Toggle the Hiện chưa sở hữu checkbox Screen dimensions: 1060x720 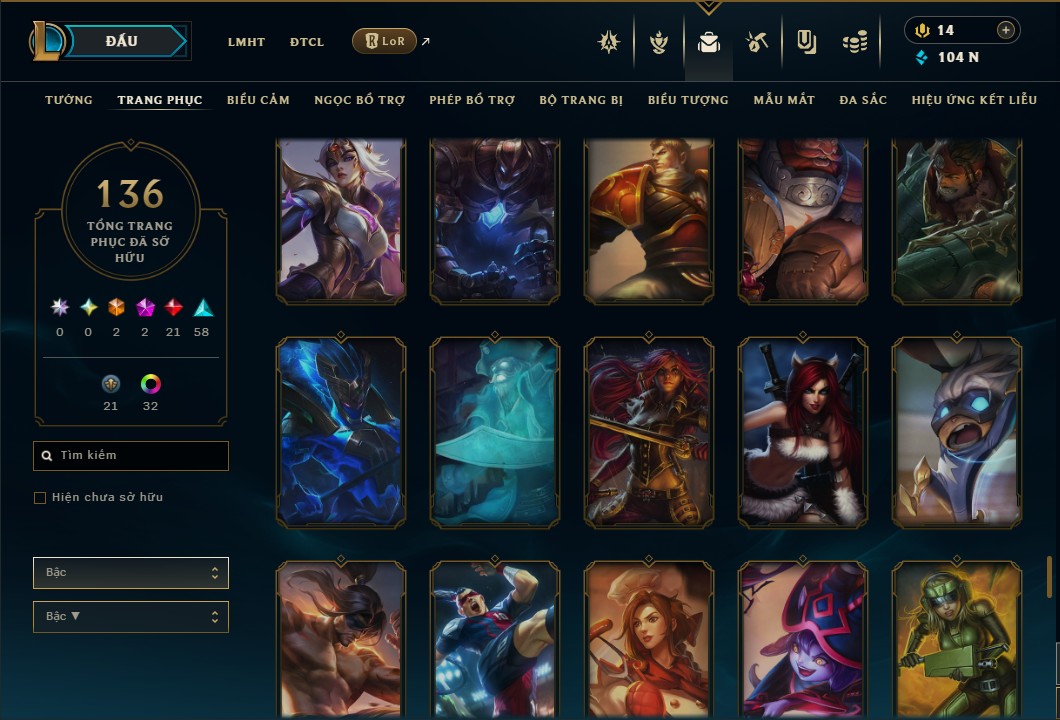[40, 498]
